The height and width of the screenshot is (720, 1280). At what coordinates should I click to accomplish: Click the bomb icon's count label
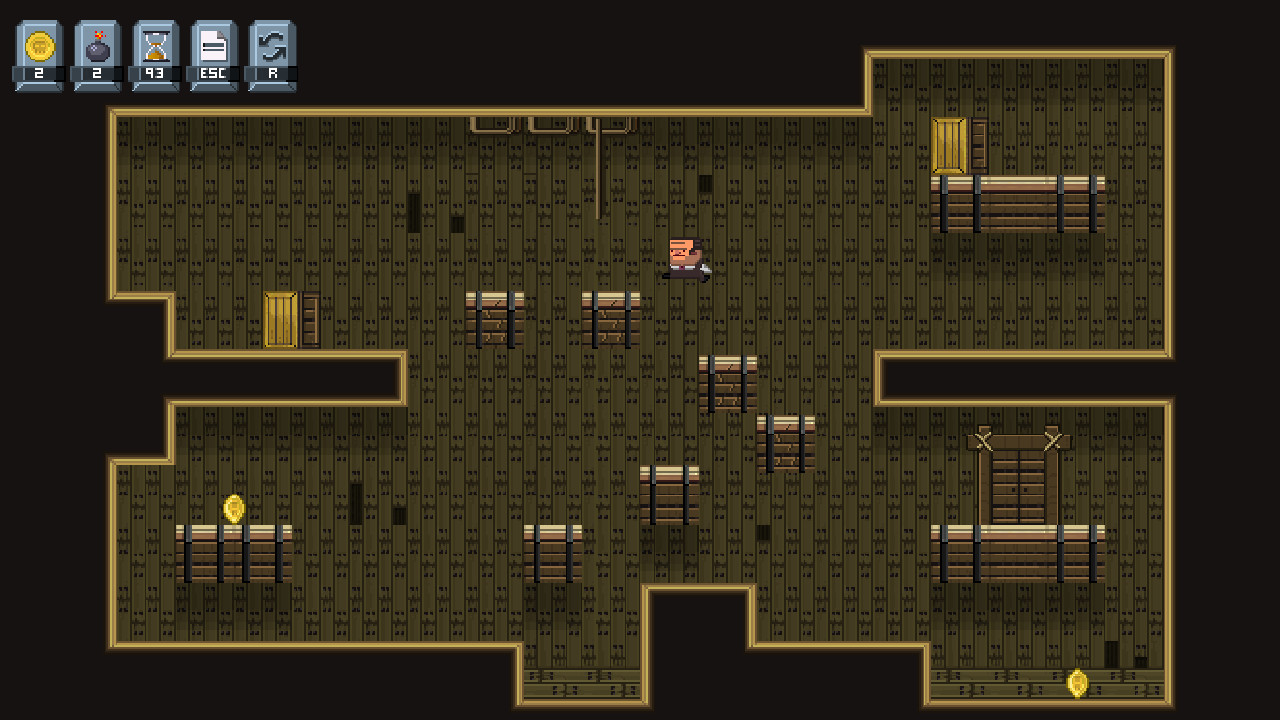(96, 71)
